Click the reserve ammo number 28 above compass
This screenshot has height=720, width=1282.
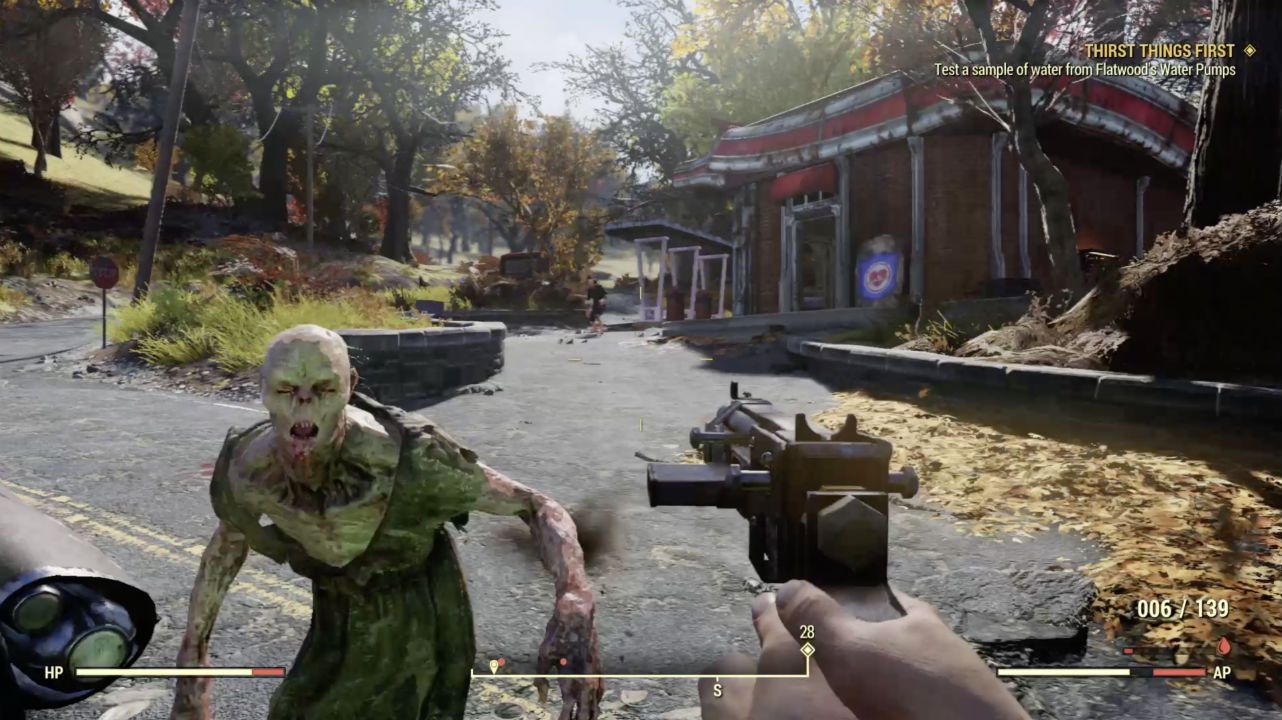pyautogui.click(x=805, y=630)
